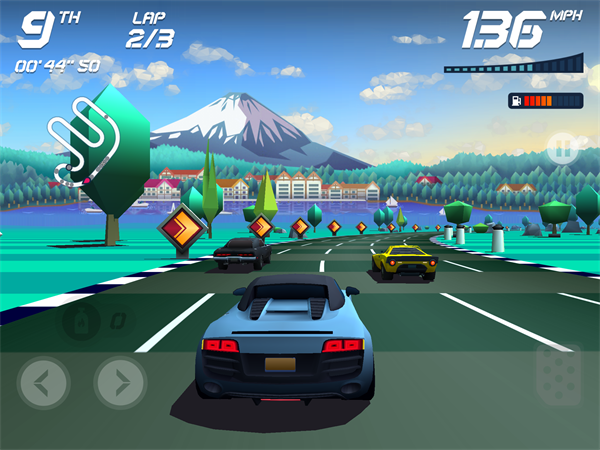Steer left with the left arrow button
This screenshot has width=600, height=450.
(43, 382)
